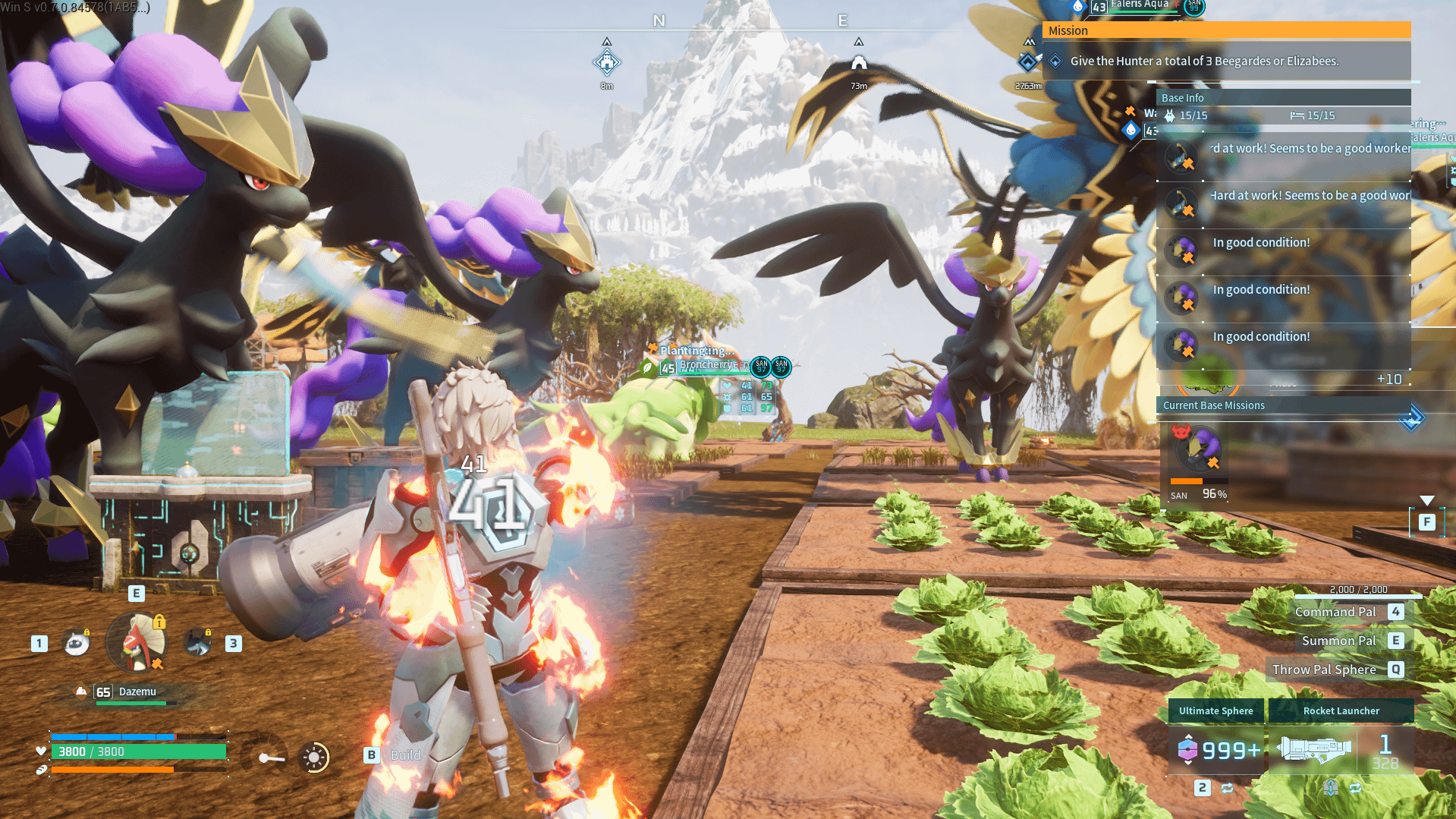The height and width of the screenshot is (819, 1456).
Task: Select the dark pal portrait beside slot 3
Action: (x=199, y=643)
